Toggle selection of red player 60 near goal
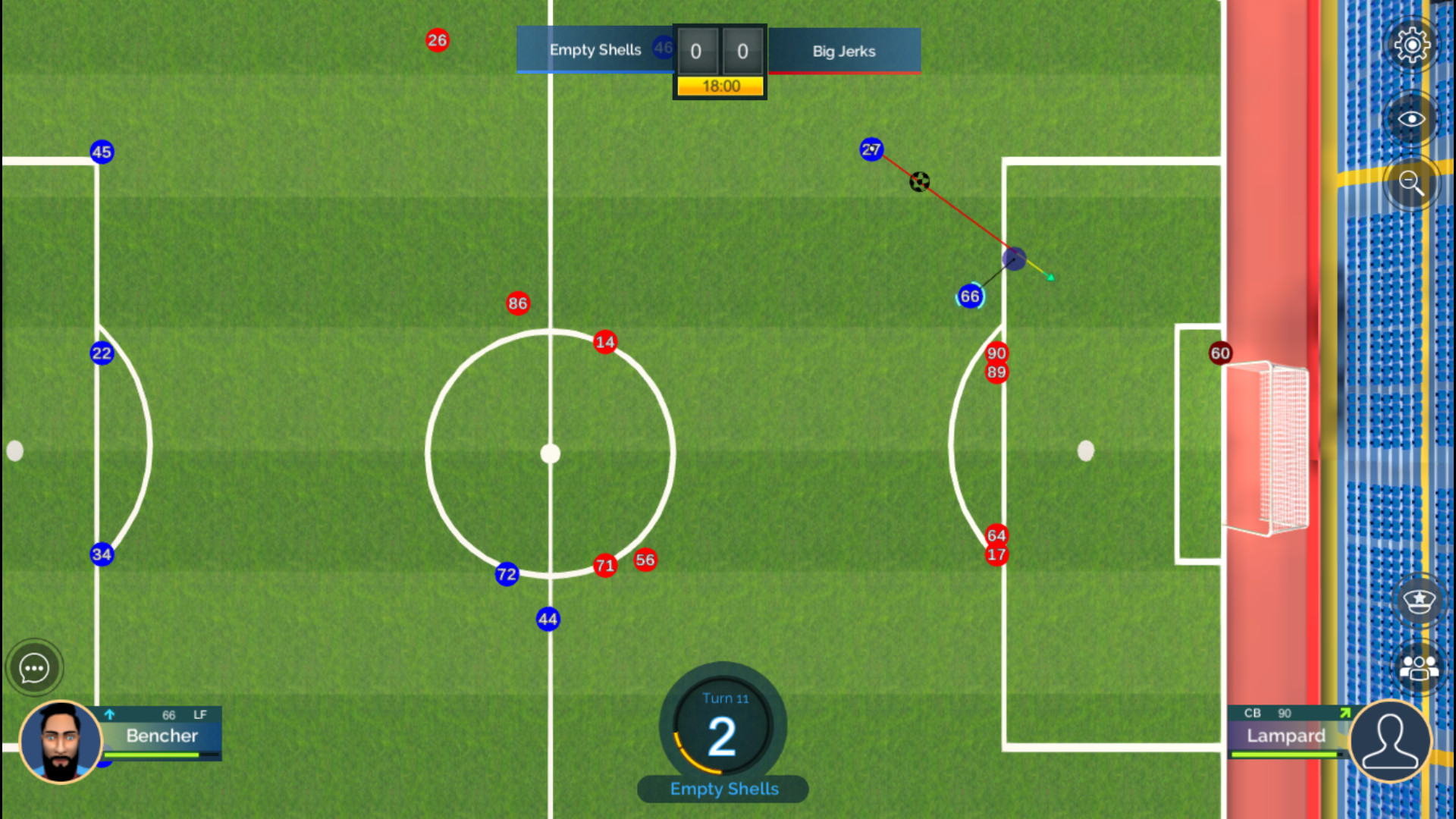Viewport: 1456px width, 819px height. pyautogui.click(x=1220, y=353)
